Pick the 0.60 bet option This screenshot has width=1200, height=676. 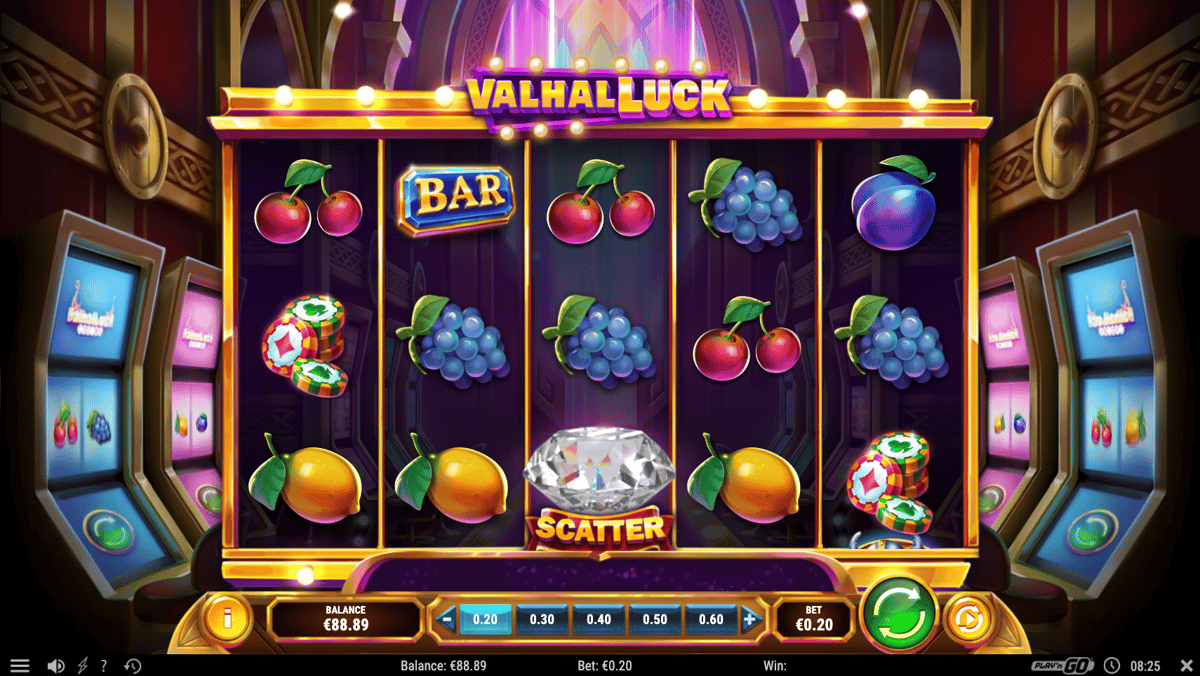point(711,620)
